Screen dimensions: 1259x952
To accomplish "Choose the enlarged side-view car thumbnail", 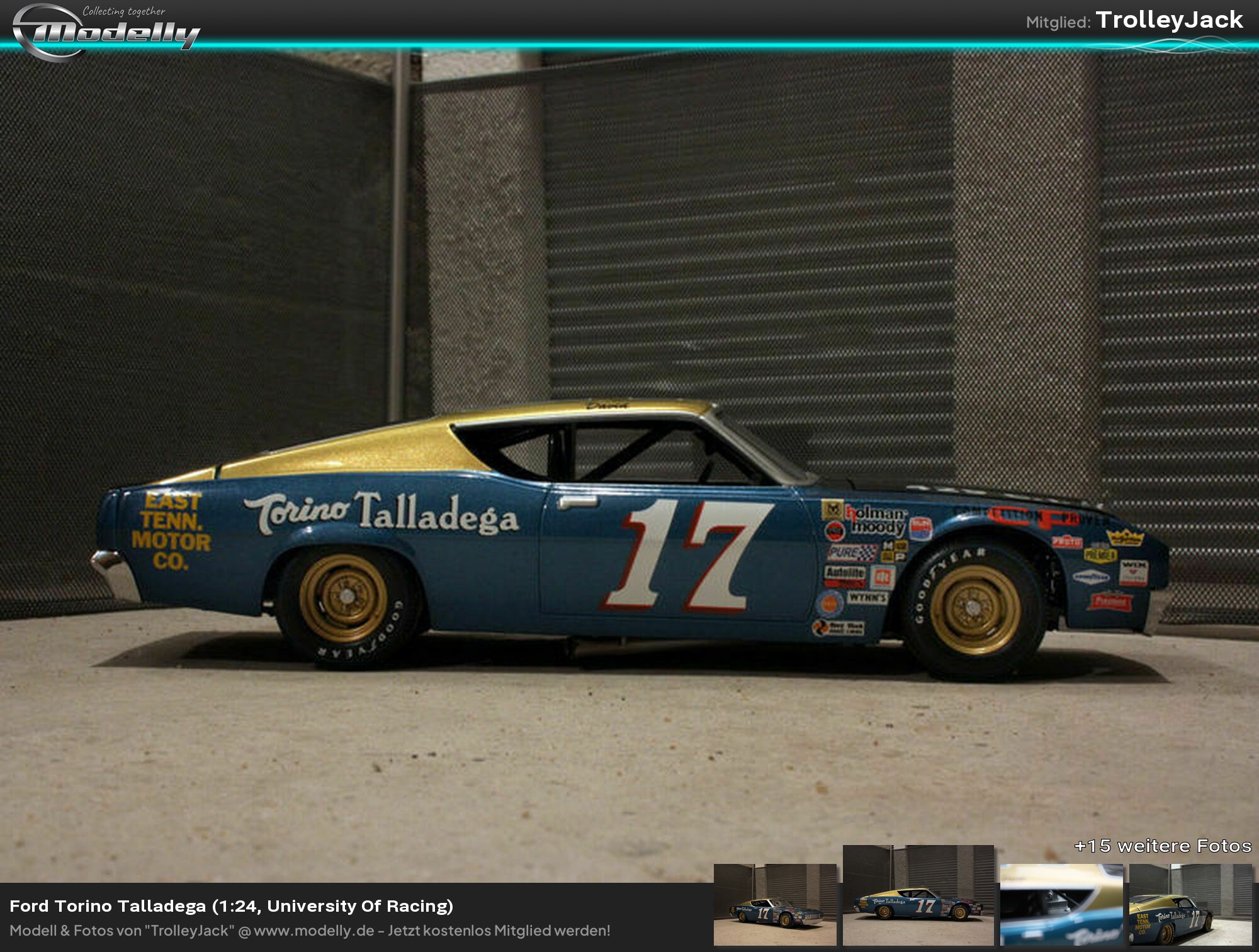I will point(918,895).
